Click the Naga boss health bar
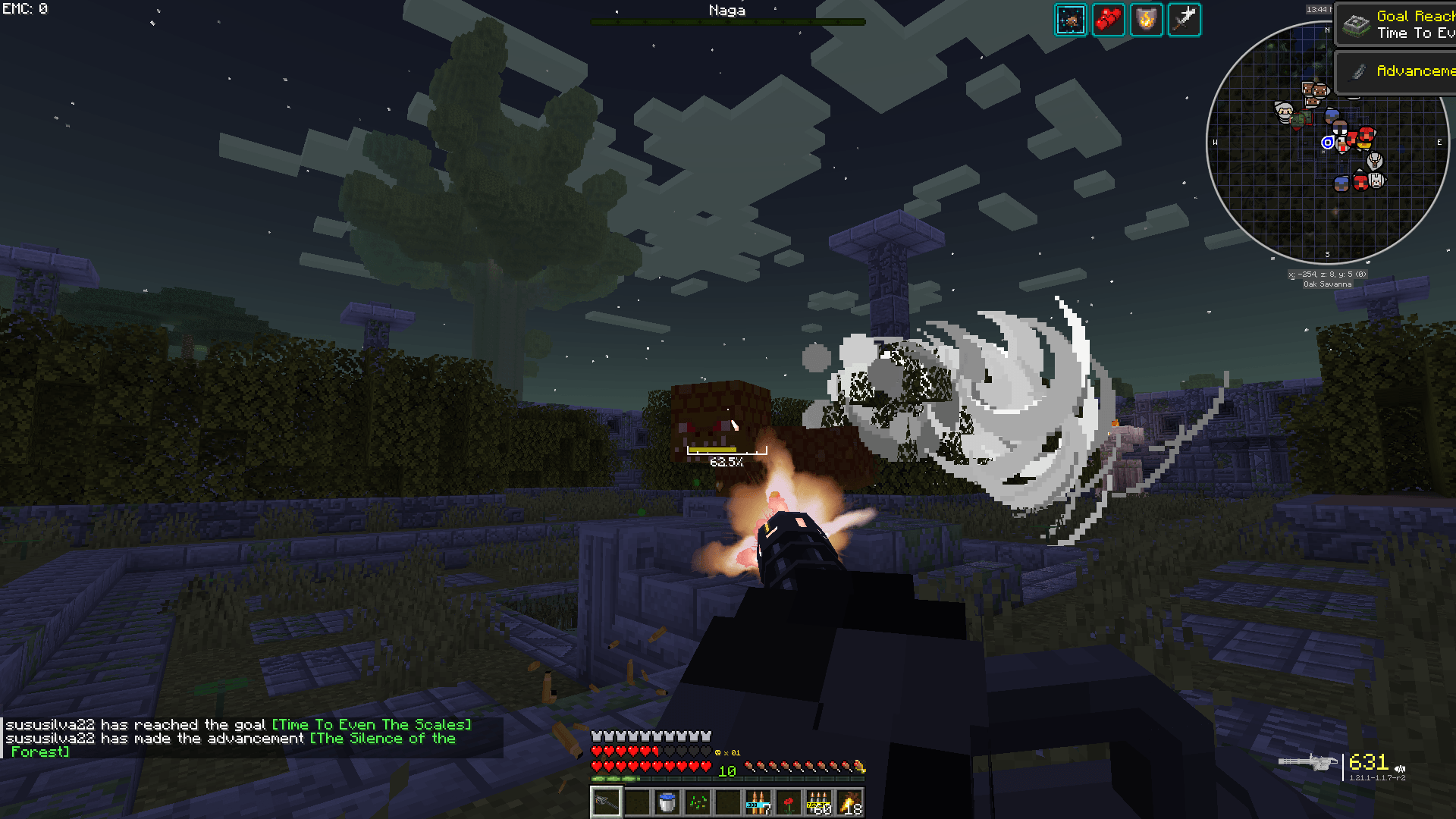This screenshot has width=1456, height=819. [726, 21]
